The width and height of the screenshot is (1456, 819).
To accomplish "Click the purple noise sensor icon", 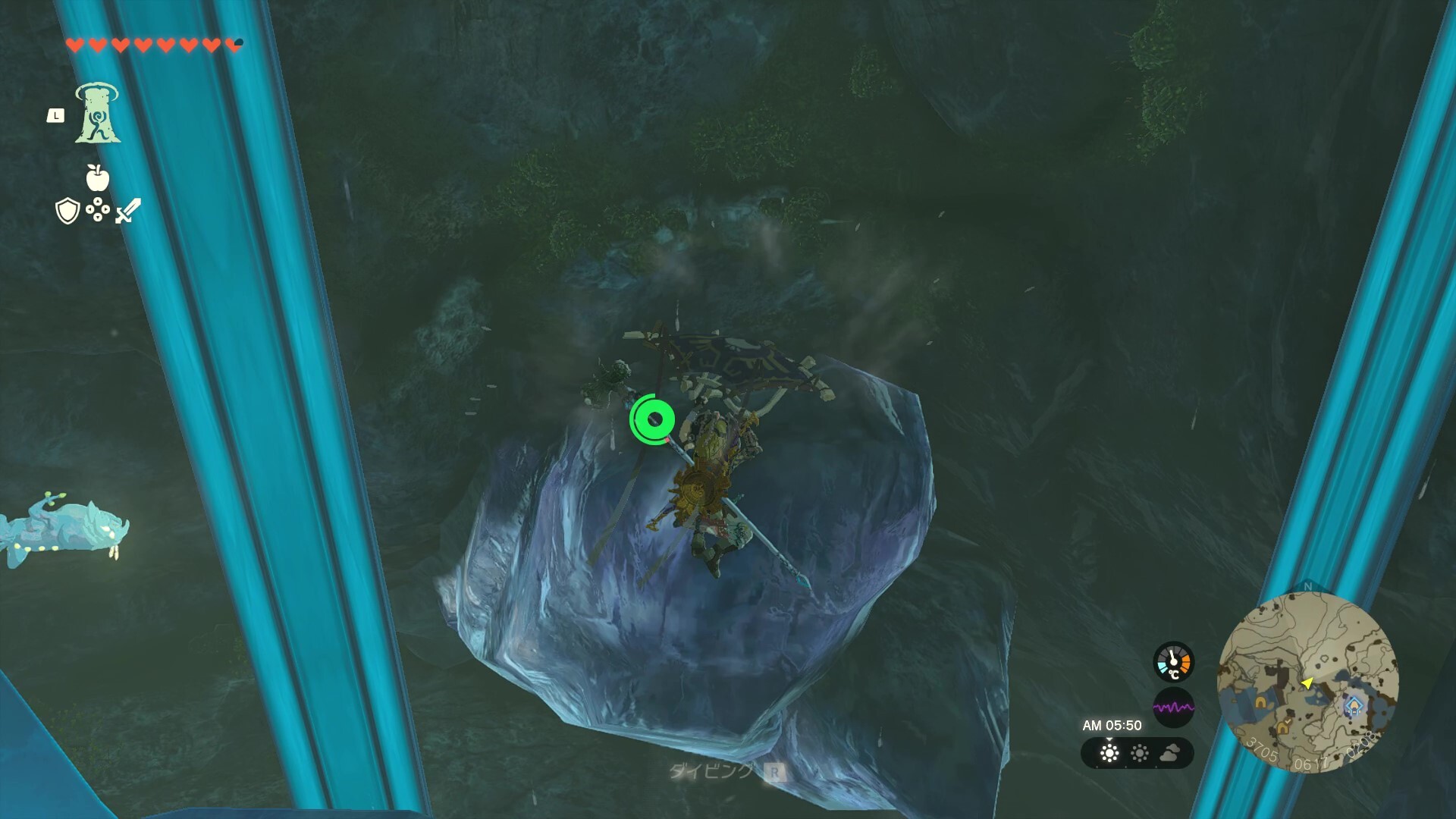I will click(x=1174, y=707).
